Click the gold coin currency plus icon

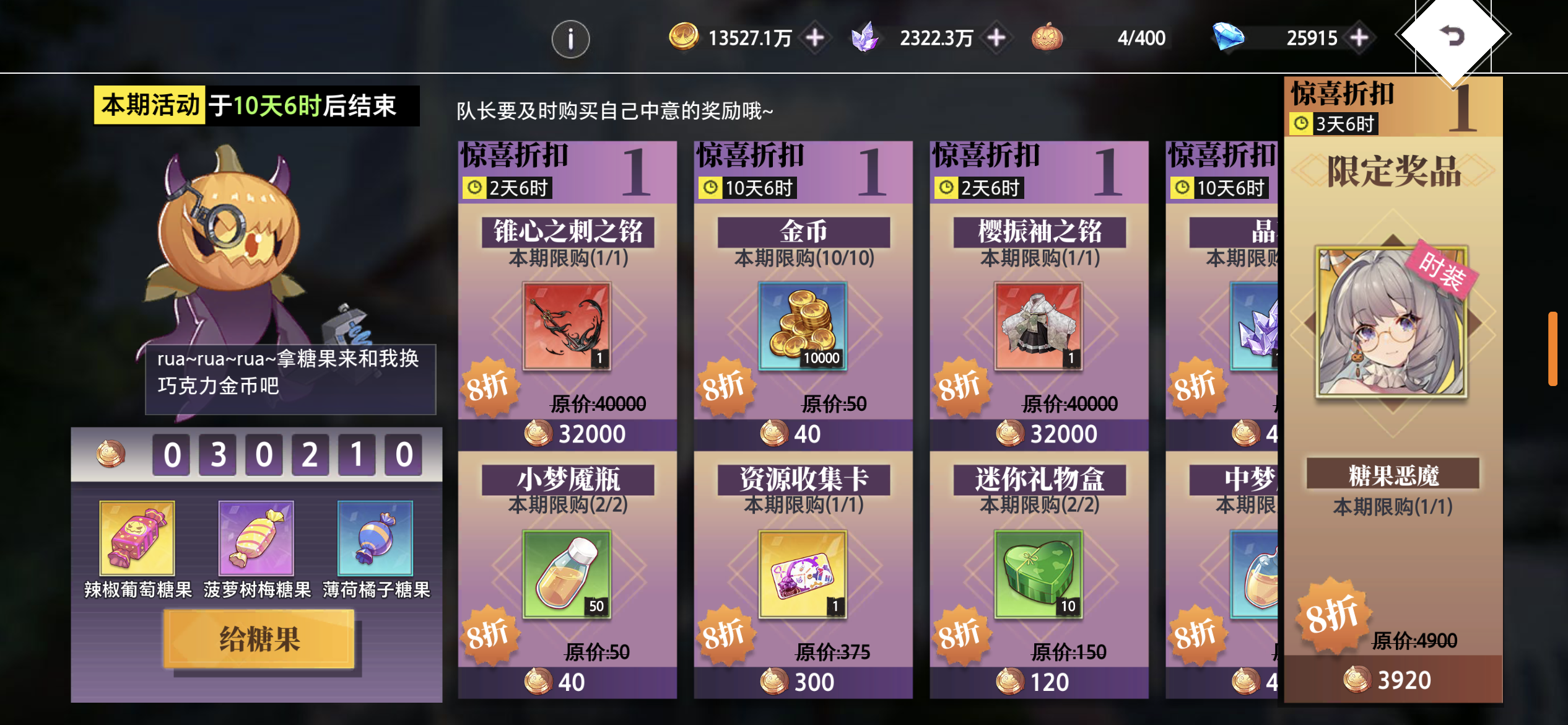[814, 38]
